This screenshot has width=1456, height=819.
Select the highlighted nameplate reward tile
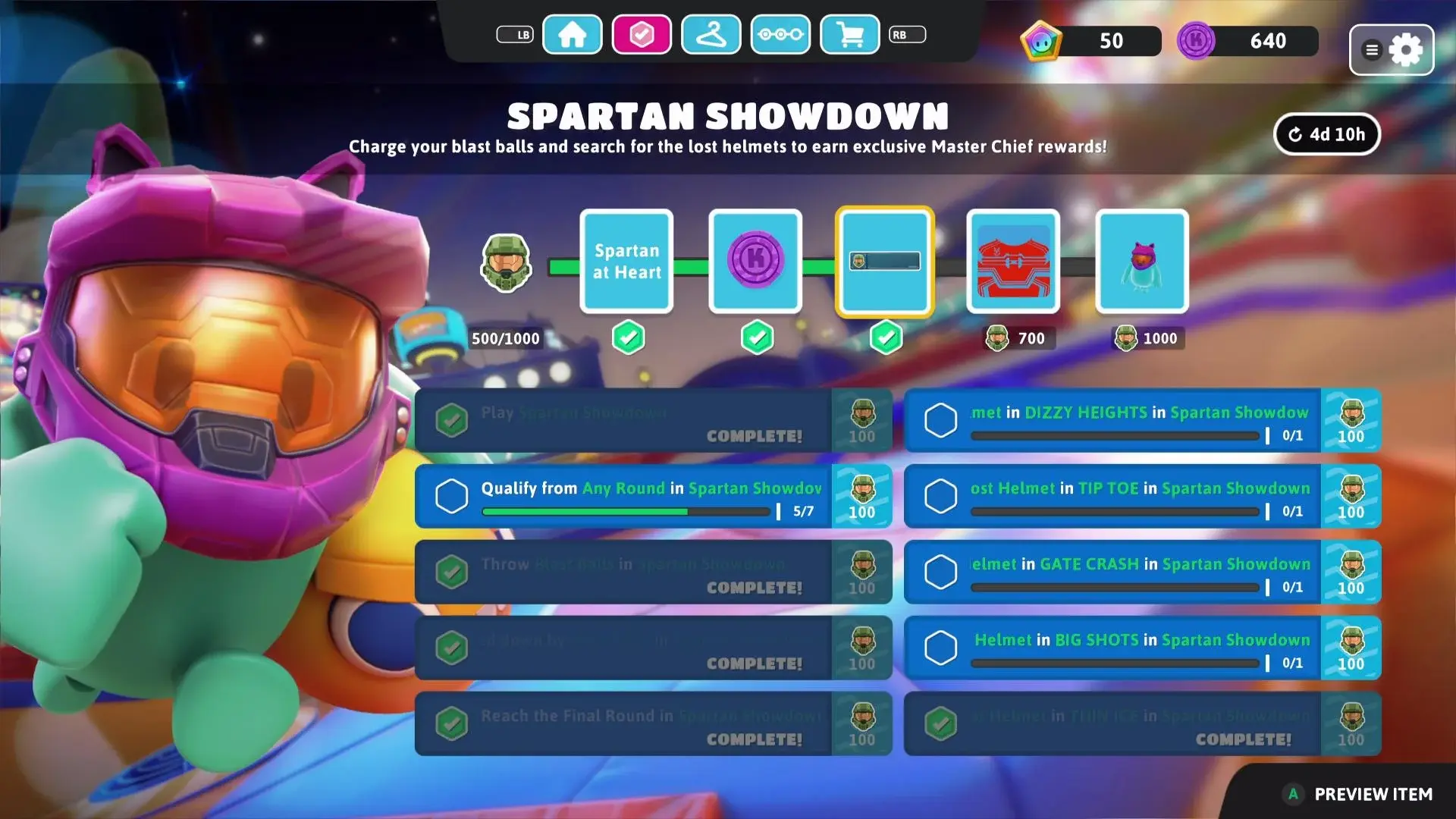[885, 261]
